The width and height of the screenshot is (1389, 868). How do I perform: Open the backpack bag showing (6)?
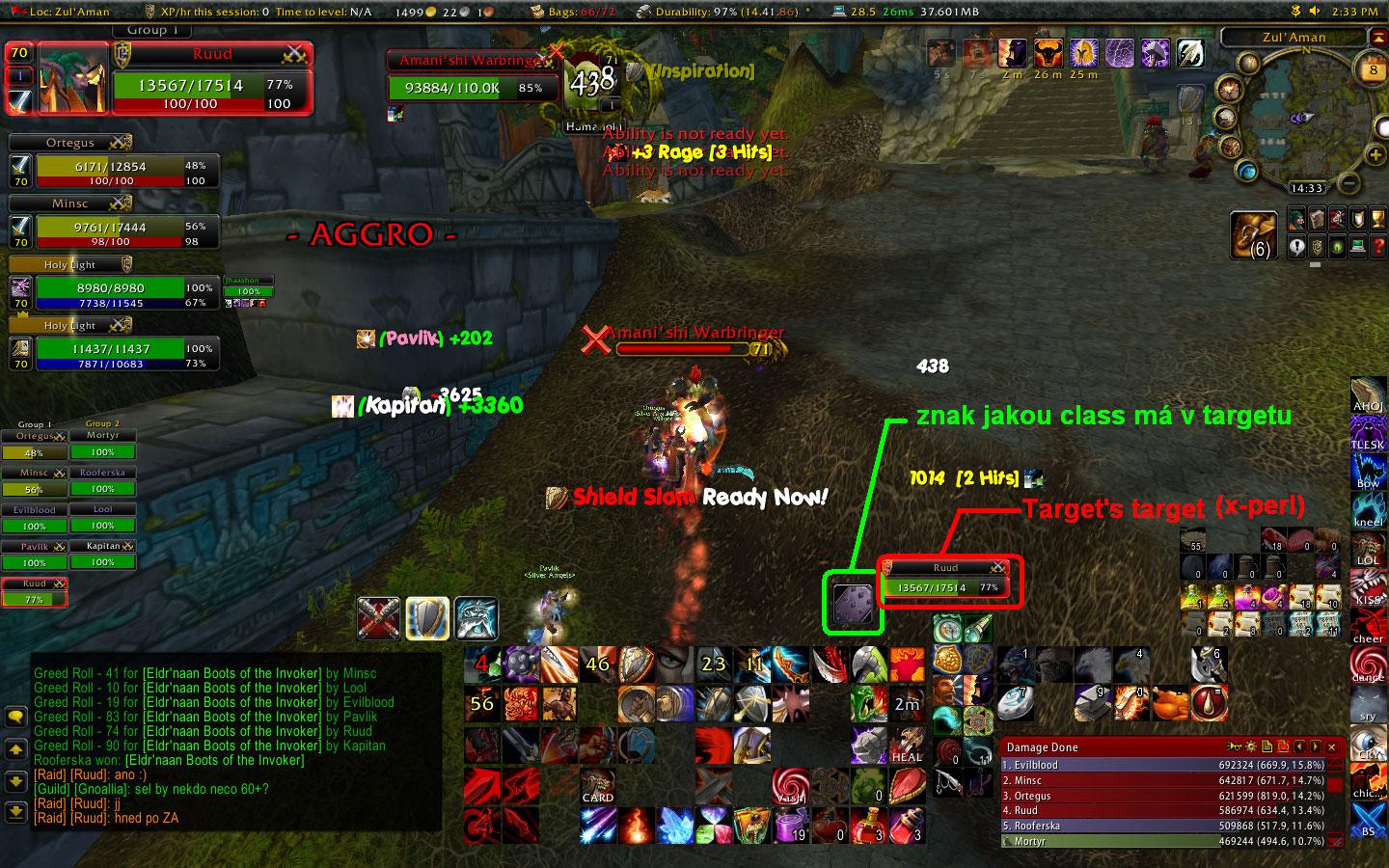coord(1253,236)
